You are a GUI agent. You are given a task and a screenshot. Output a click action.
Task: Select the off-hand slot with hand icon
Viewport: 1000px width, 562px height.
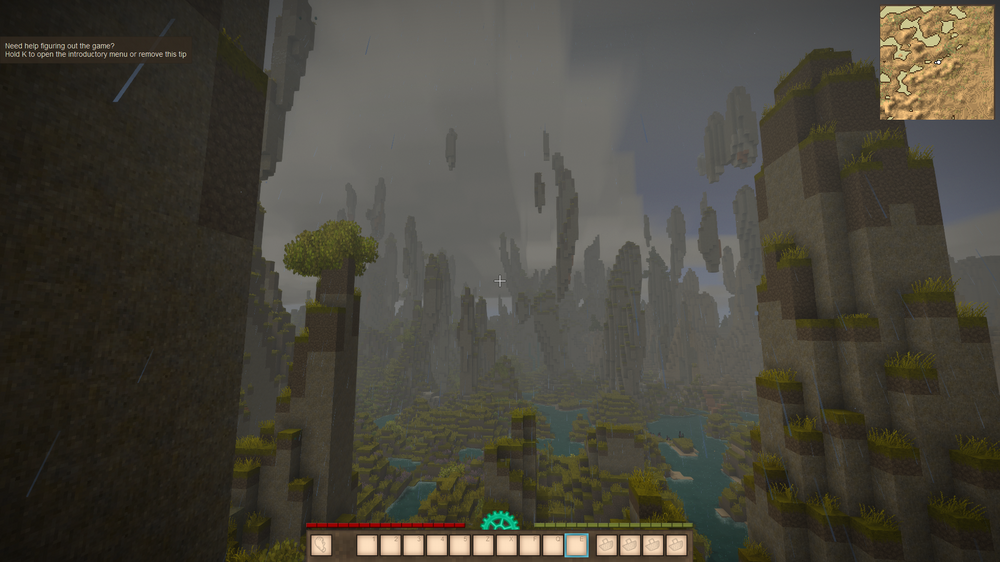coord(321,545)
